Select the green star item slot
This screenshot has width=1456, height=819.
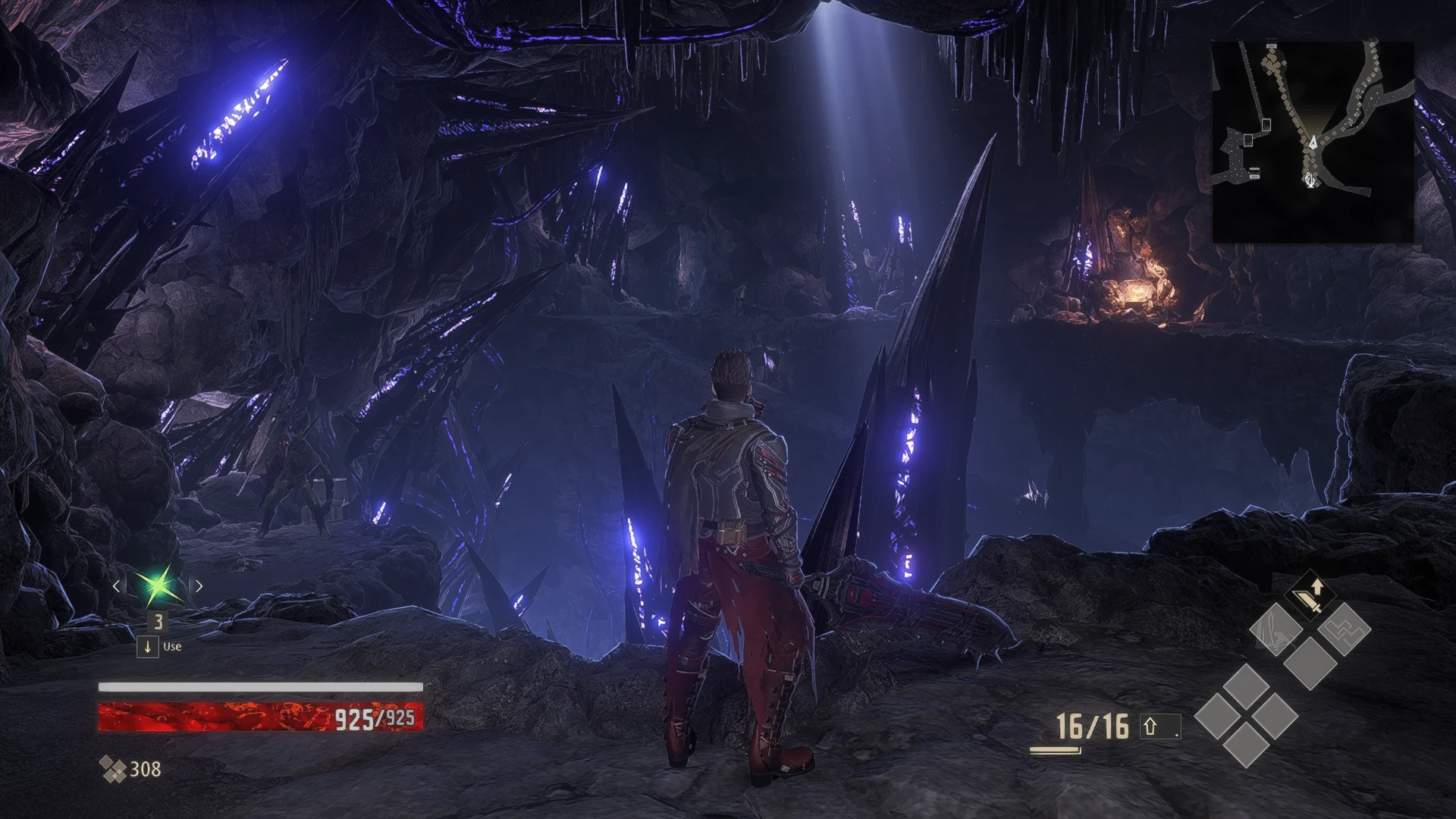tap(158, 585)
